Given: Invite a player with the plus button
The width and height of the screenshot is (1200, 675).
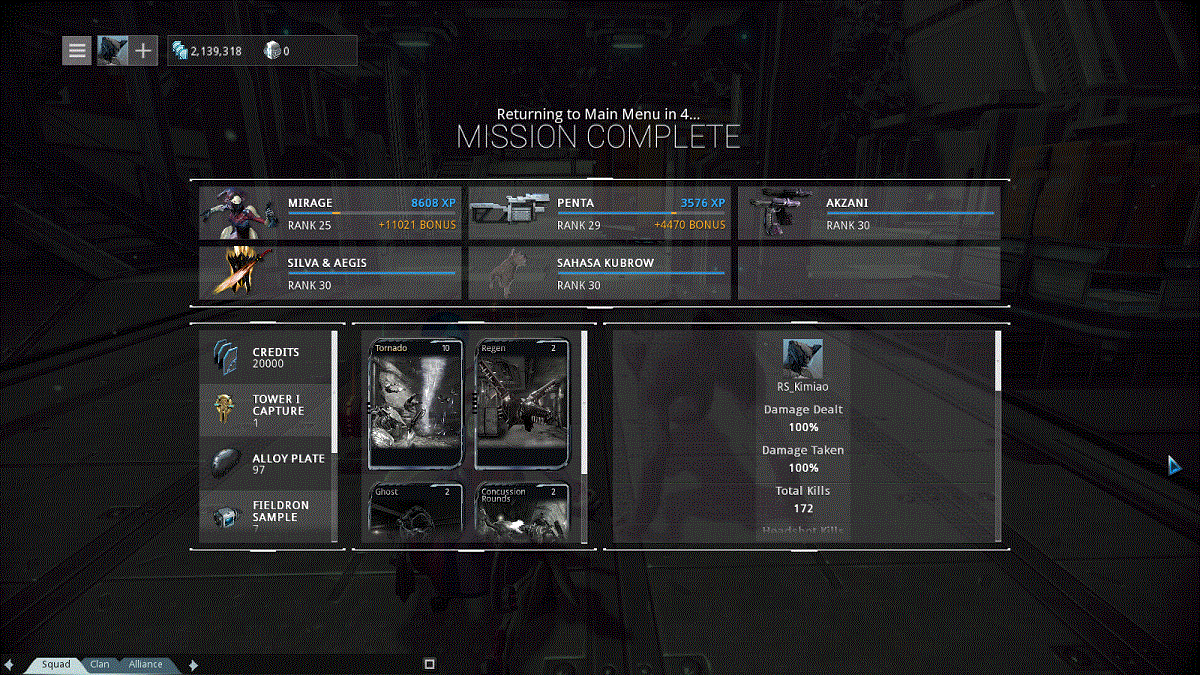Looking at the screenshot, I should (144, 50).
